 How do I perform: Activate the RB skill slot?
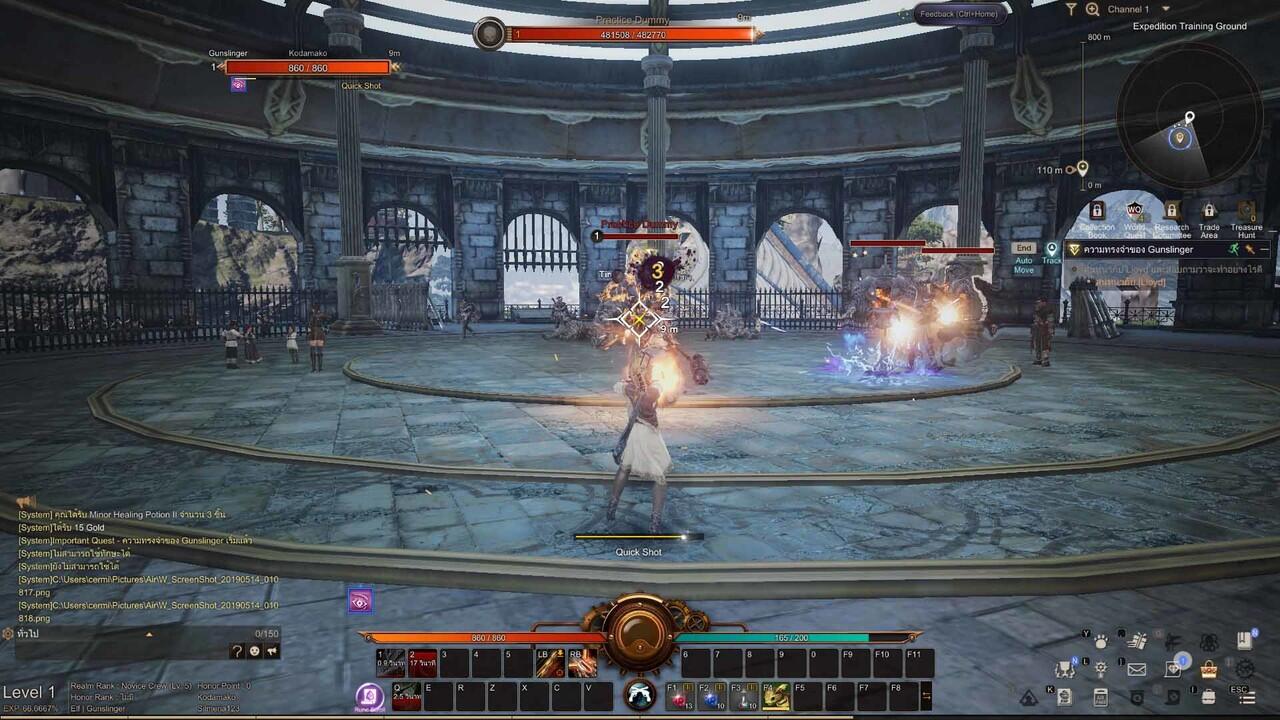click(x=582, y=664)
